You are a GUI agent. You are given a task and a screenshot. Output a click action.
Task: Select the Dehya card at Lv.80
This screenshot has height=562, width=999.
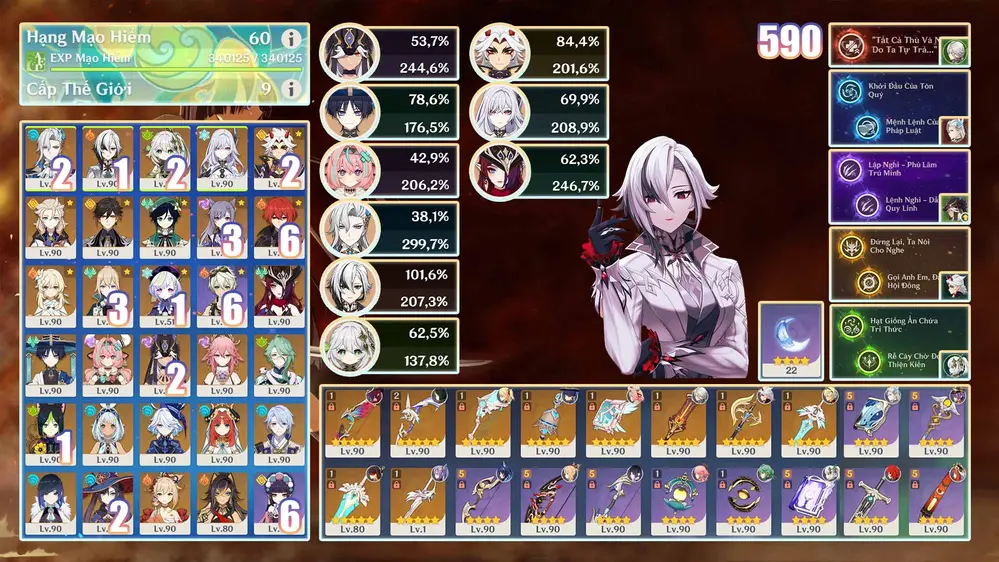pyautogui.click(x=220, y=503)
